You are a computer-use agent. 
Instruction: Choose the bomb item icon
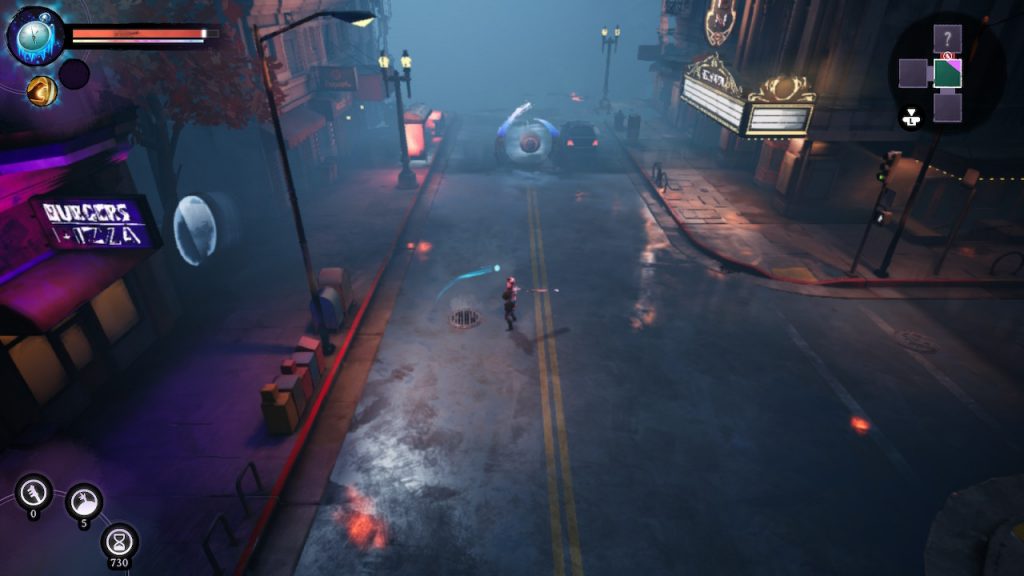(84, 501)
